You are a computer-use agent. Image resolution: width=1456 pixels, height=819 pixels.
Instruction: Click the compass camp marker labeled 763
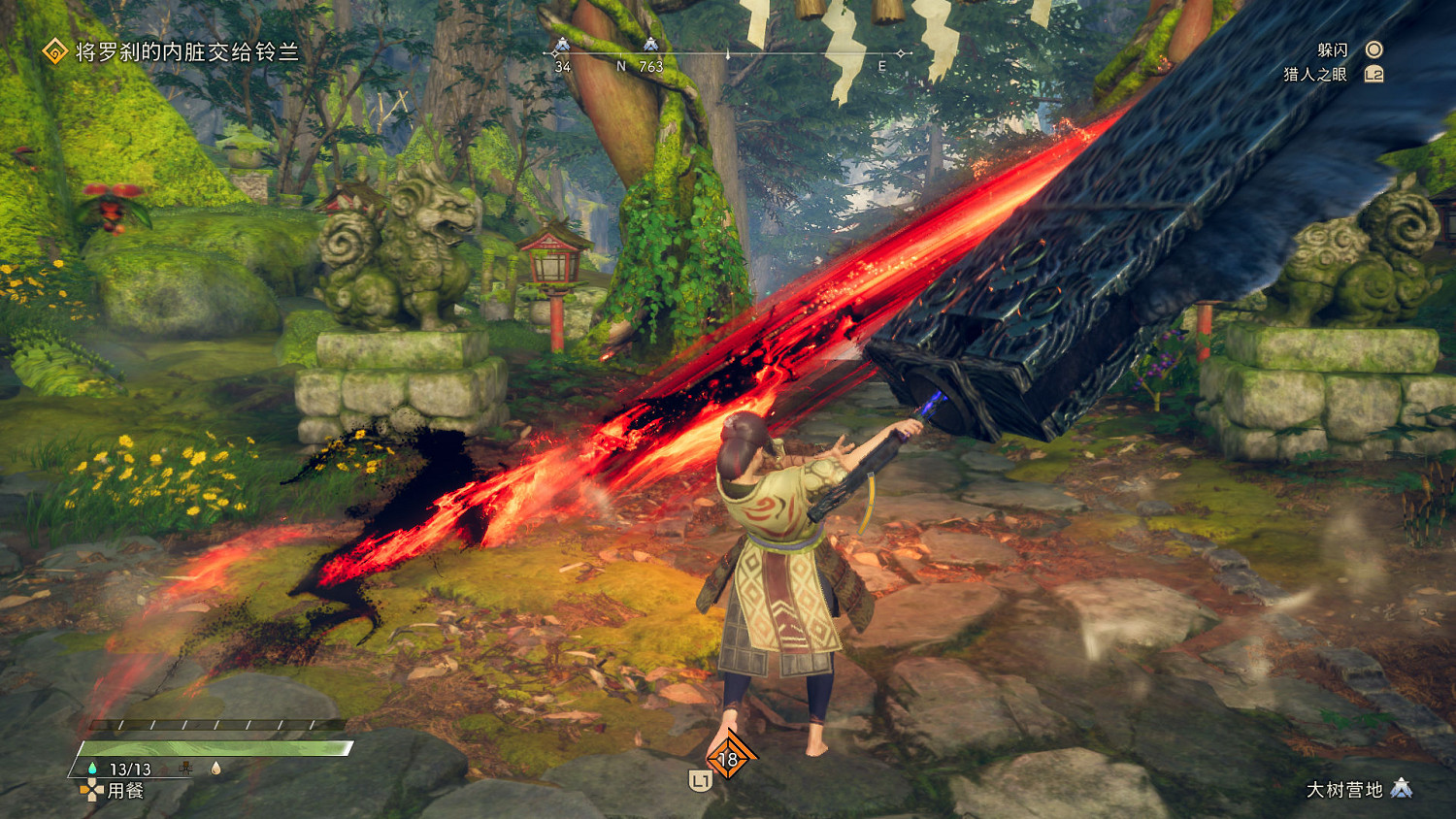pos(650,45)
